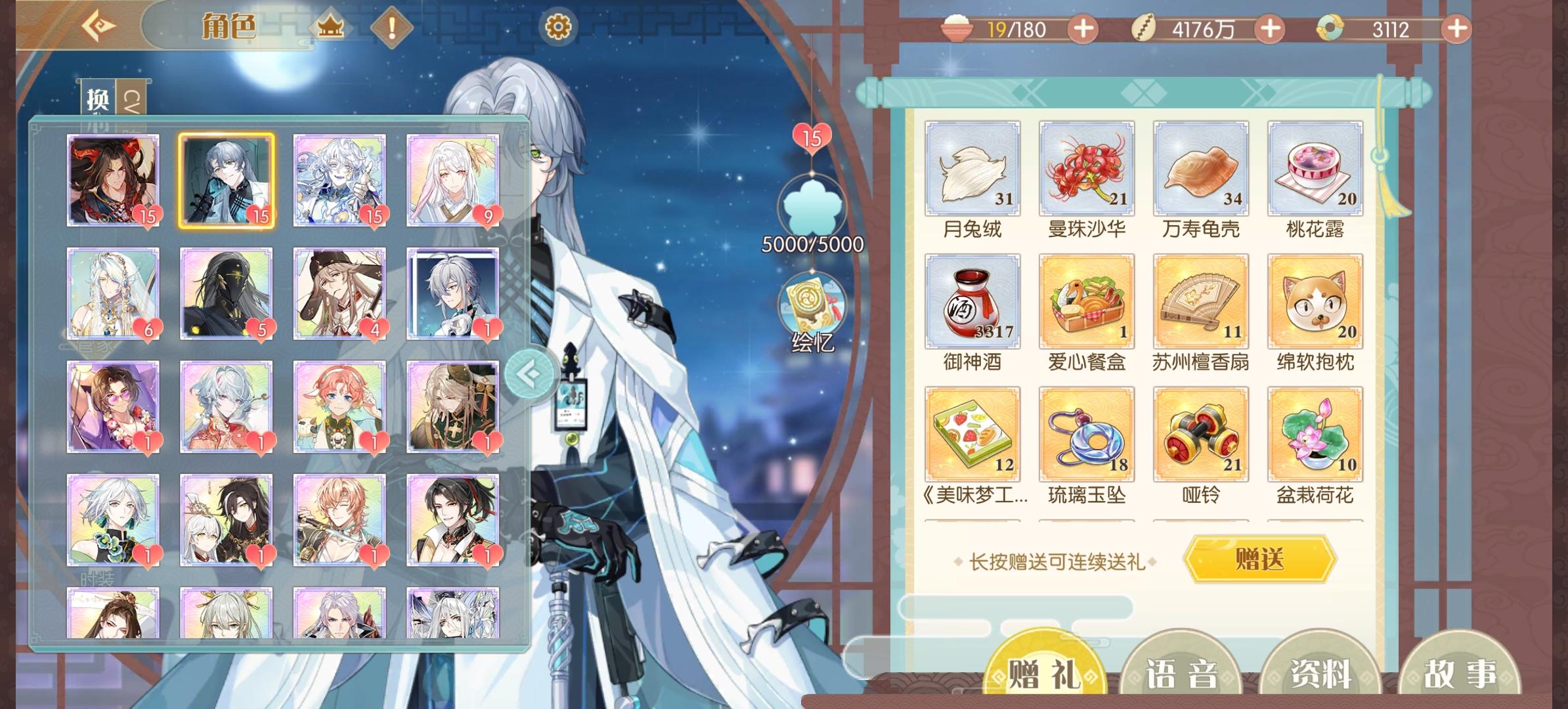The image size is (1568, 709).
Task: Select the 苏州檀香扇 fan gift
Action: tap(1201, 302)
